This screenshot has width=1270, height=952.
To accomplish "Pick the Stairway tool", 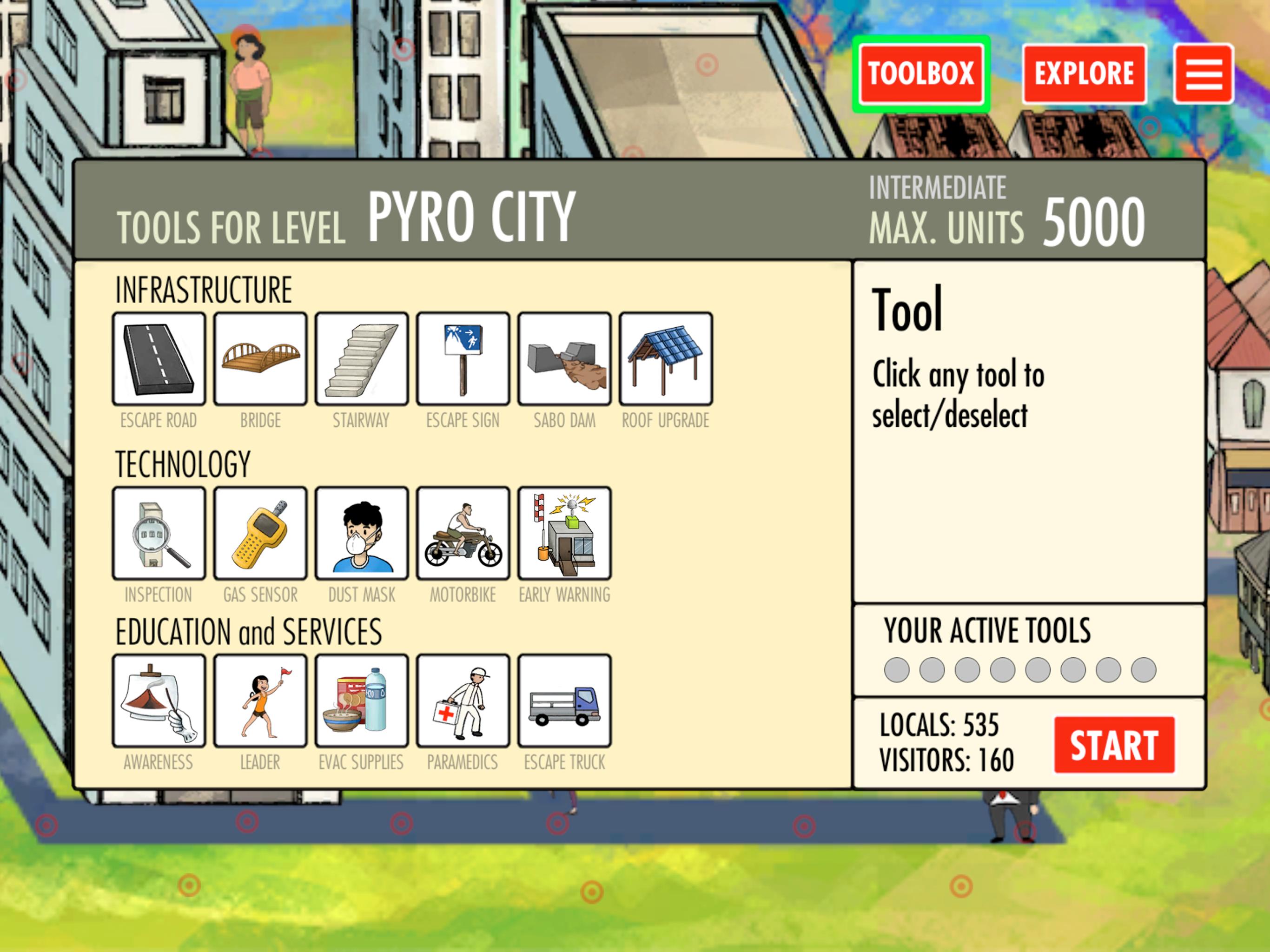I will click(362, 359).
